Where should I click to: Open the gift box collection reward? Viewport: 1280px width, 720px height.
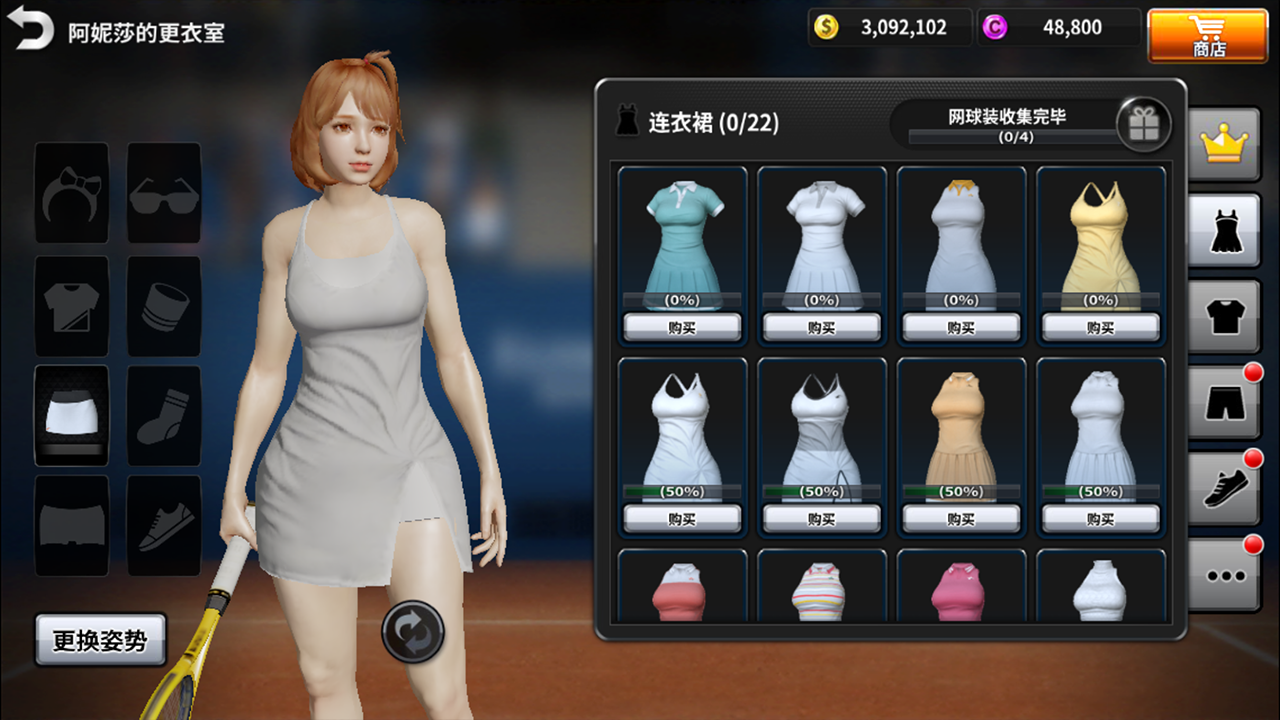pos(1143,125)
